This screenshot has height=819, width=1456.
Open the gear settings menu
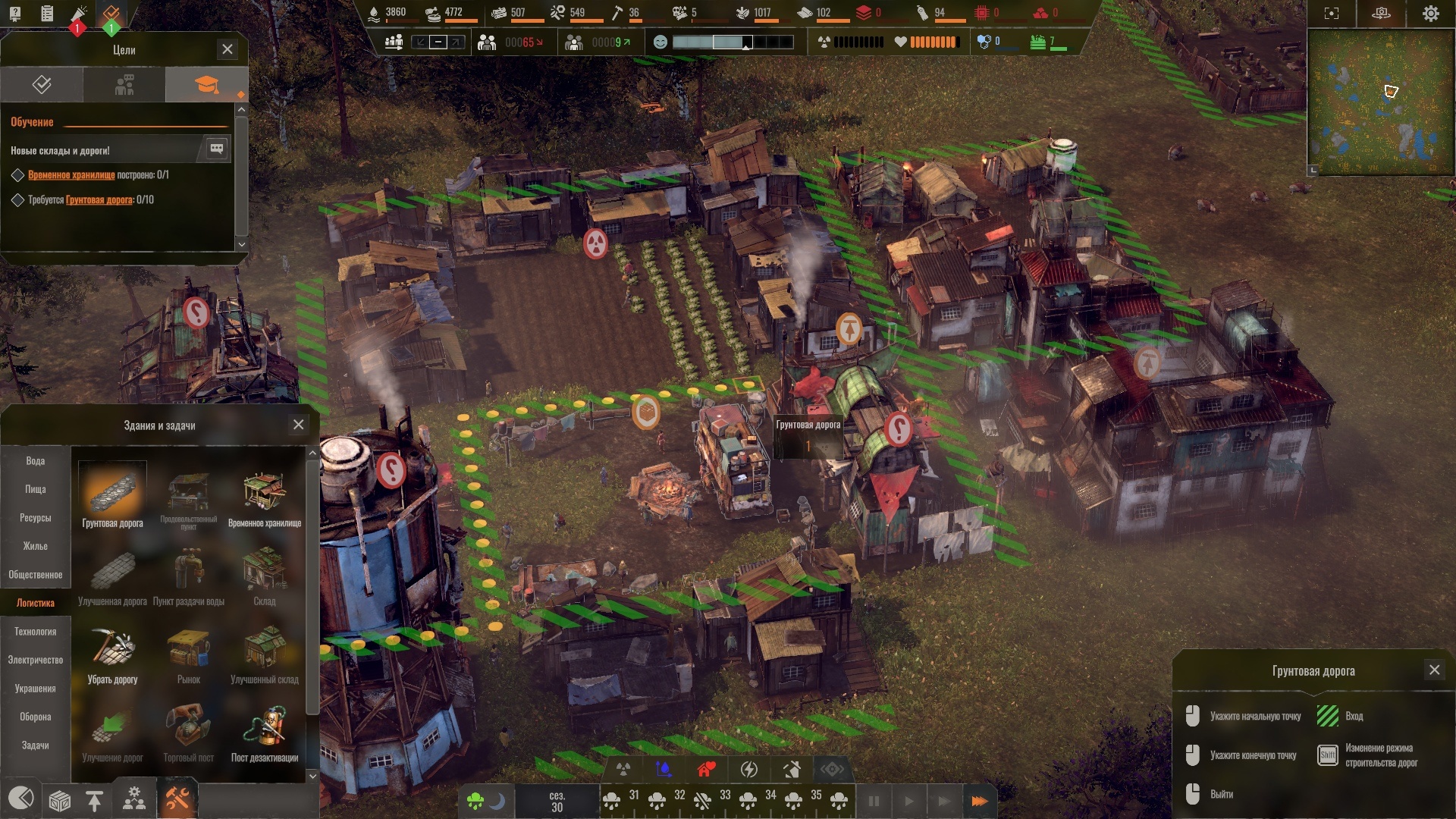click(1430, 14)
